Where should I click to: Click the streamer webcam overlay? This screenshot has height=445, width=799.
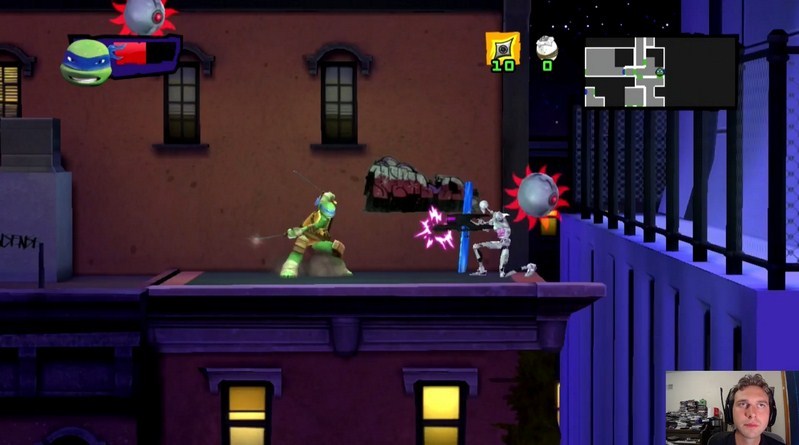tap(731, 408)
